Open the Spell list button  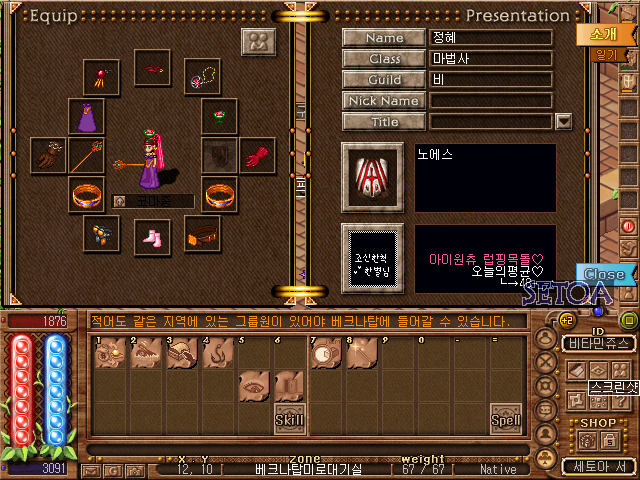coord(504,420)
